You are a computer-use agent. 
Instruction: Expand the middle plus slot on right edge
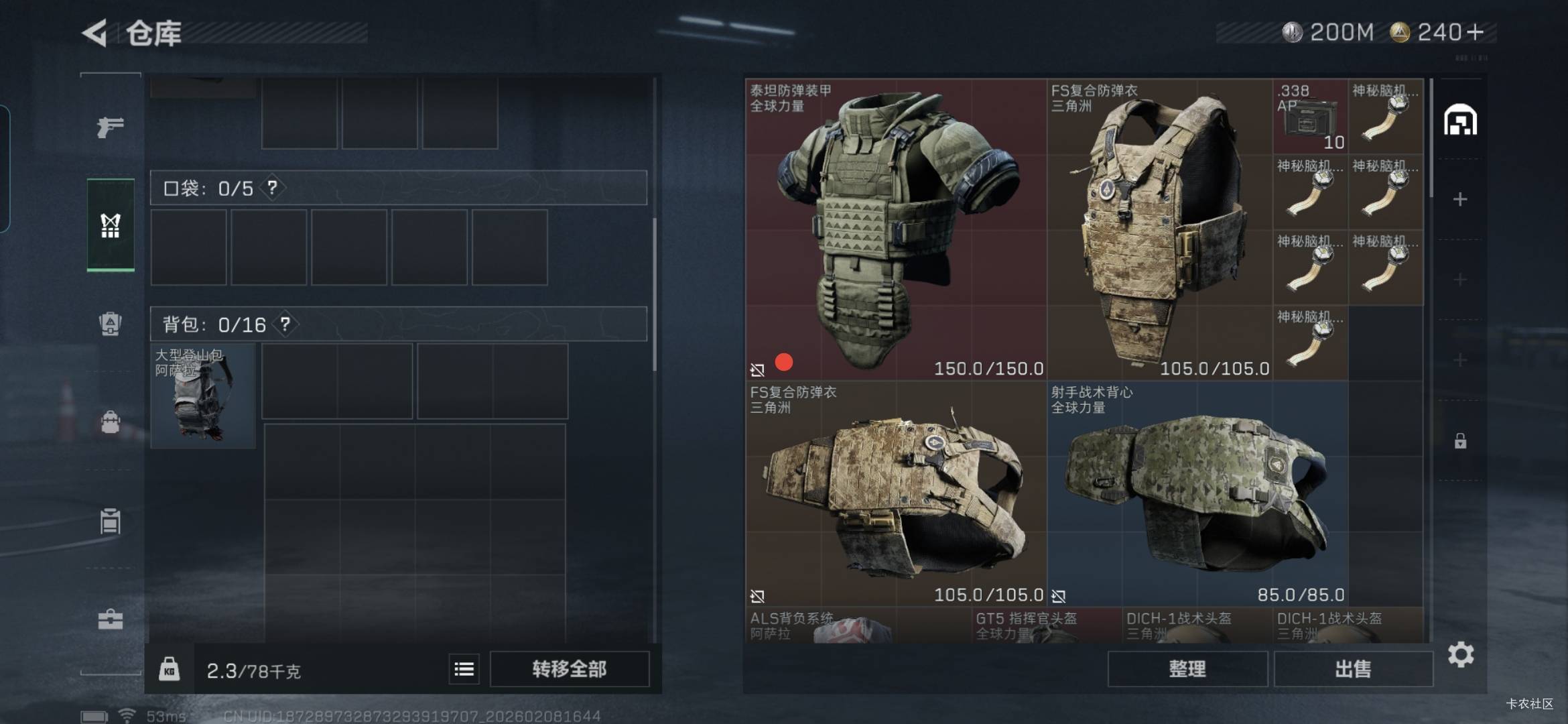click(1460, 279)
